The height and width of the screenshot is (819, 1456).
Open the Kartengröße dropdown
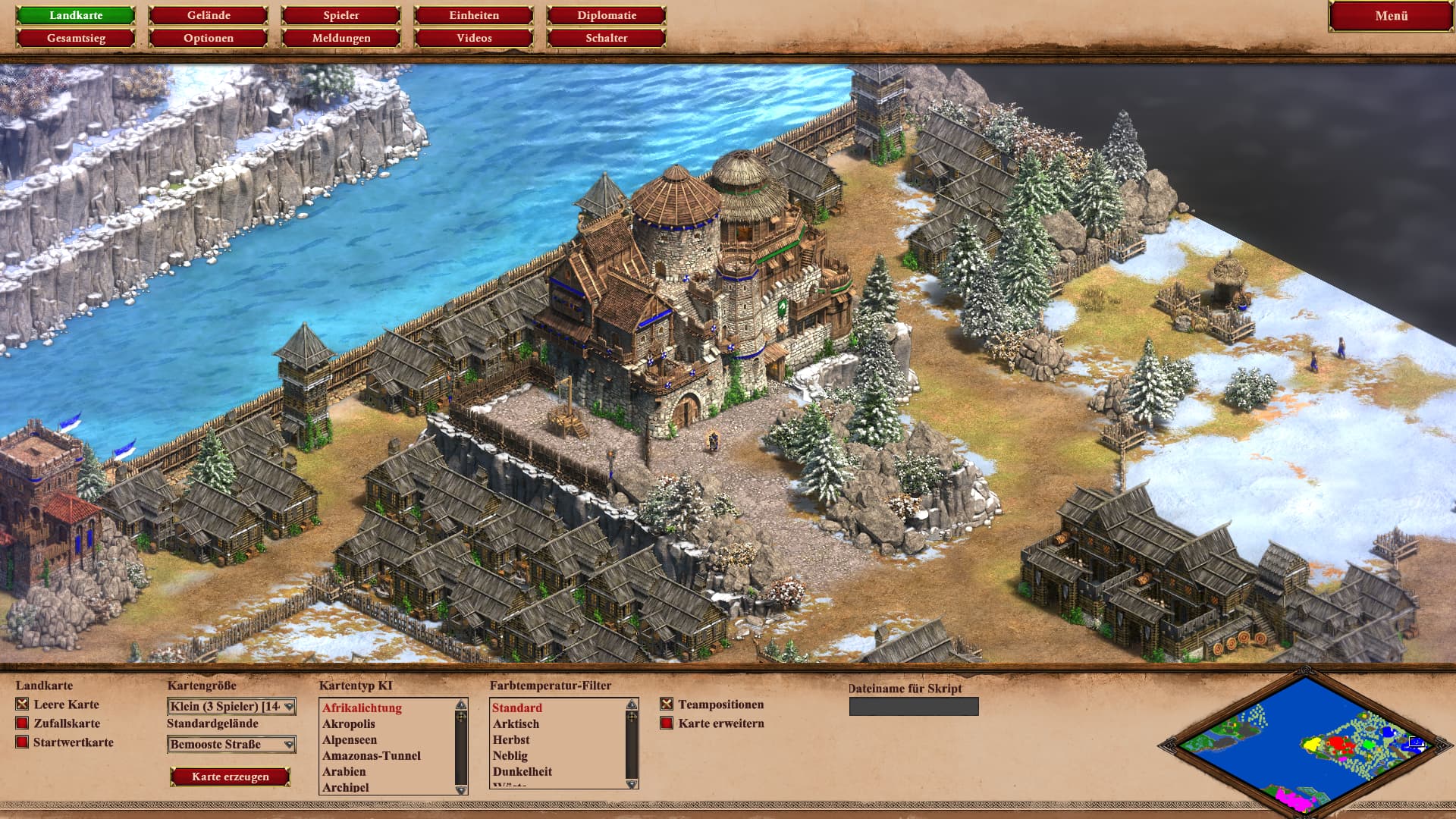click(x=231, y=707)
